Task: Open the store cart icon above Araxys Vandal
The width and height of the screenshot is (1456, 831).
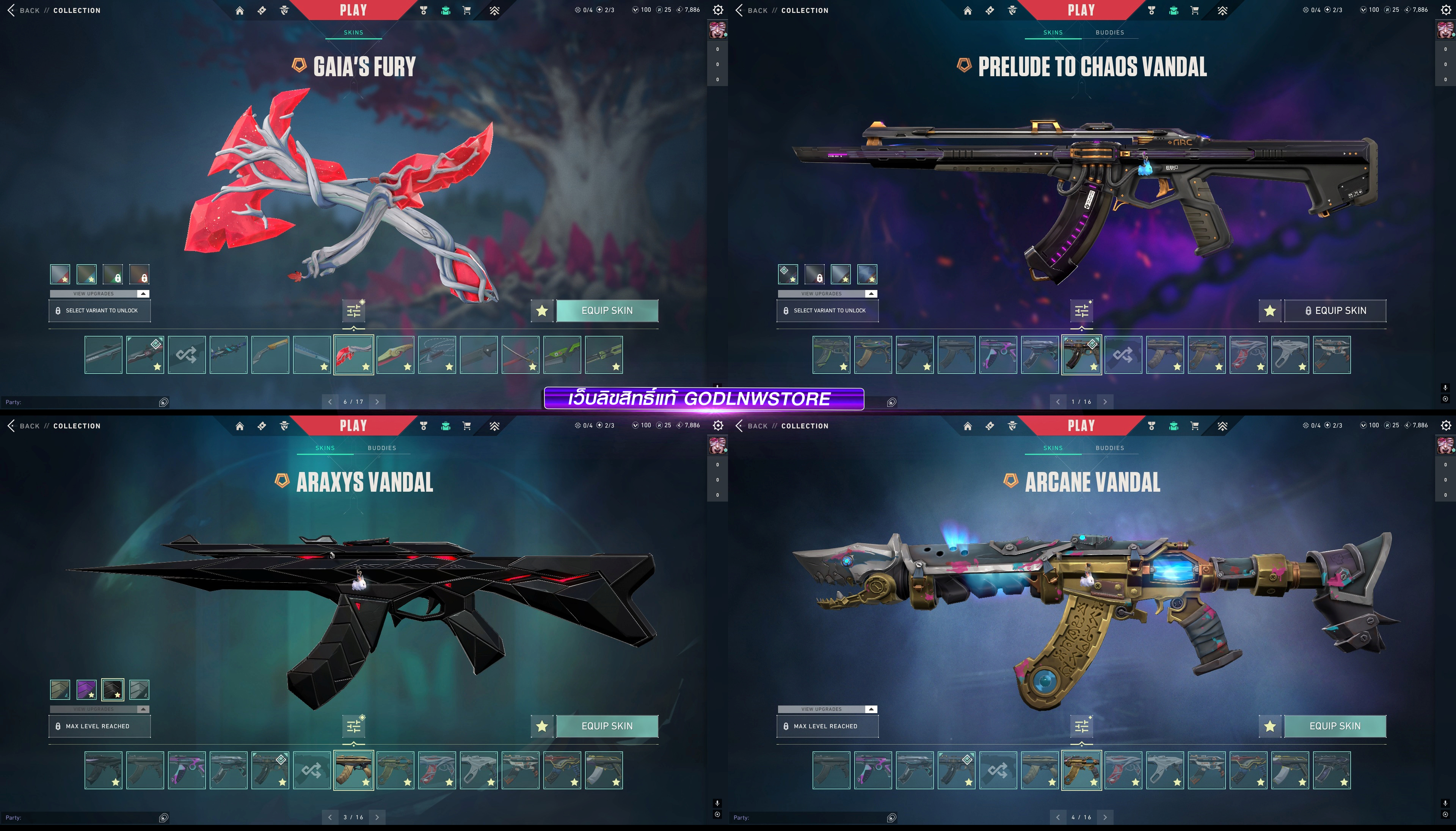Action: pos(466,426)
